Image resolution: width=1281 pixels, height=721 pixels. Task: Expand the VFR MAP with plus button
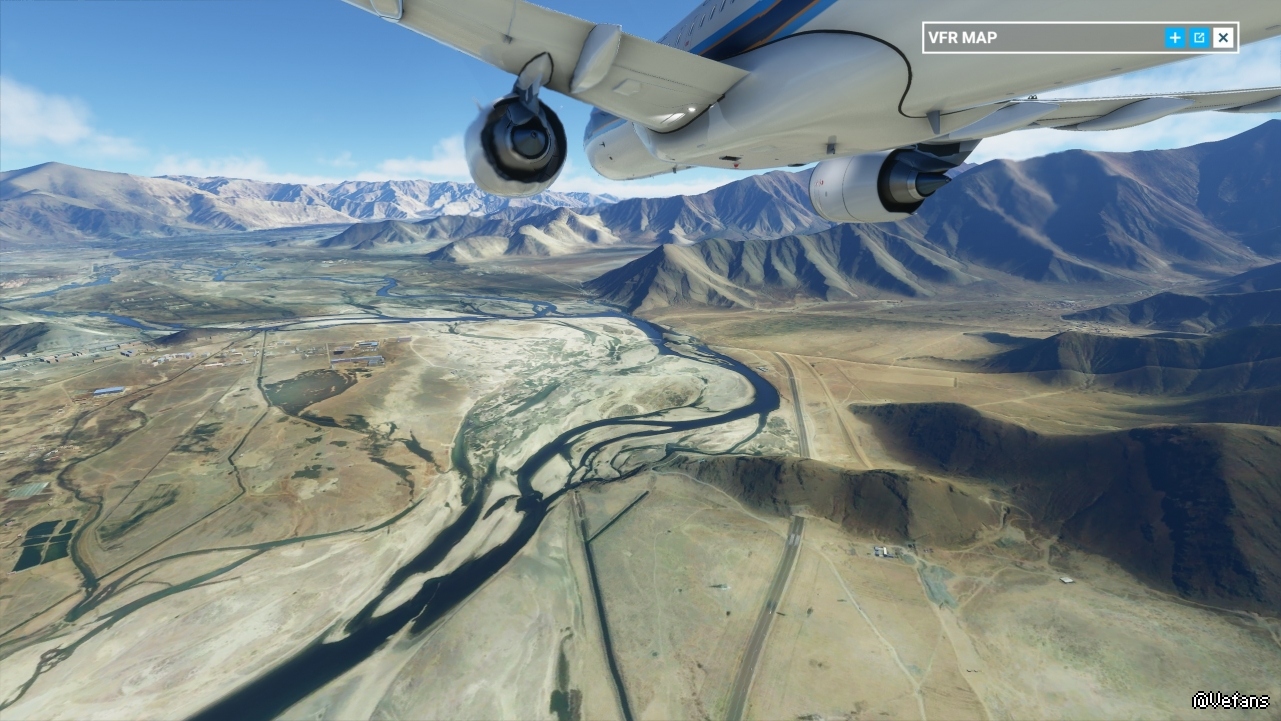tap(1175, 38)
